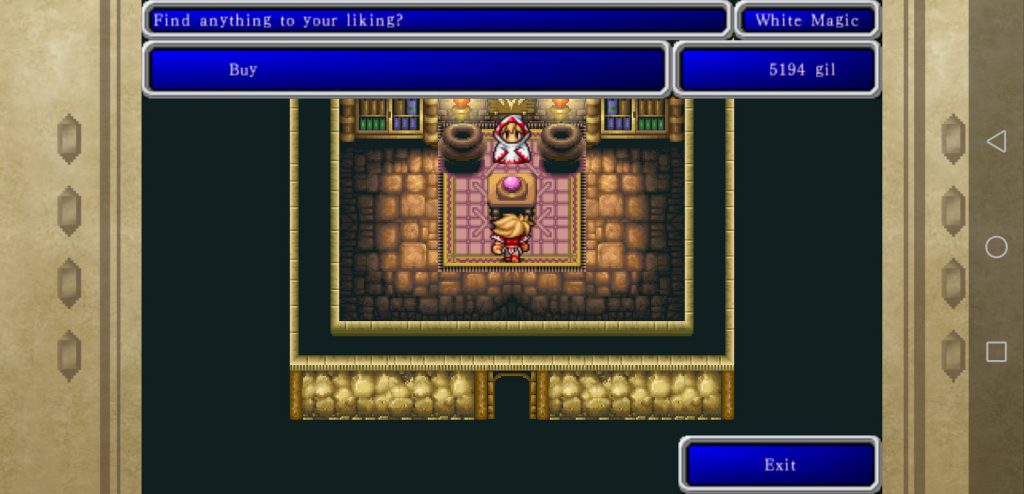Tap the Android back triangle button

coord(996,142)
